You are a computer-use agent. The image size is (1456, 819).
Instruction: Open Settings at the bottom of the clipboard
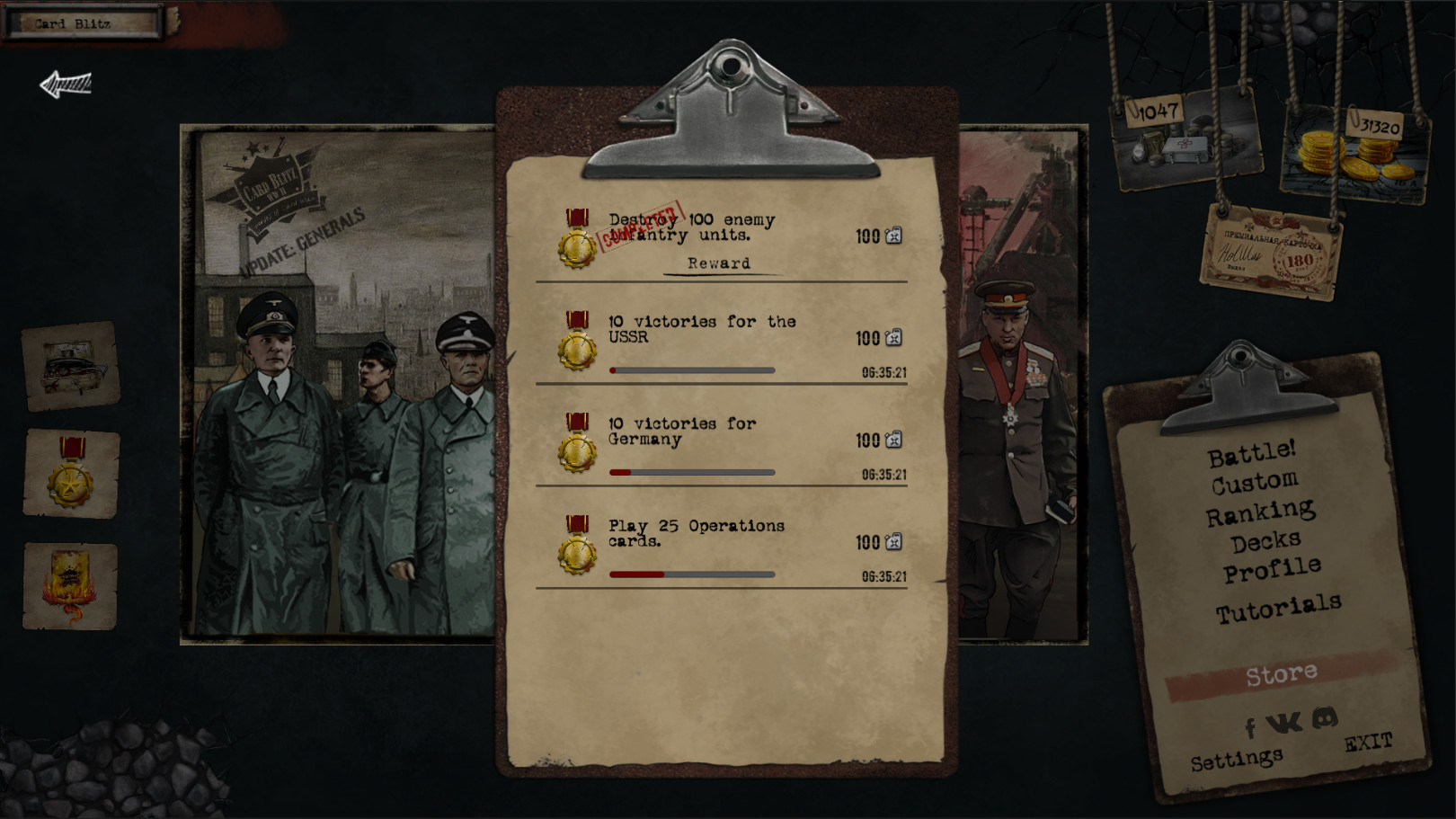(1236, 757)
